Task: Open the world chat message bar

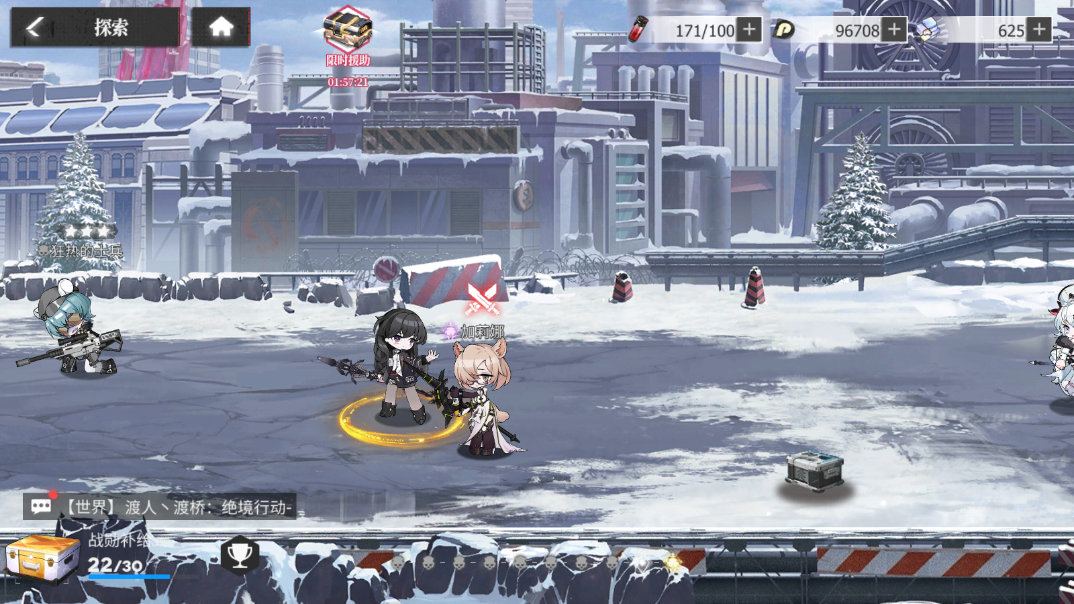Action: coord(160,507)
